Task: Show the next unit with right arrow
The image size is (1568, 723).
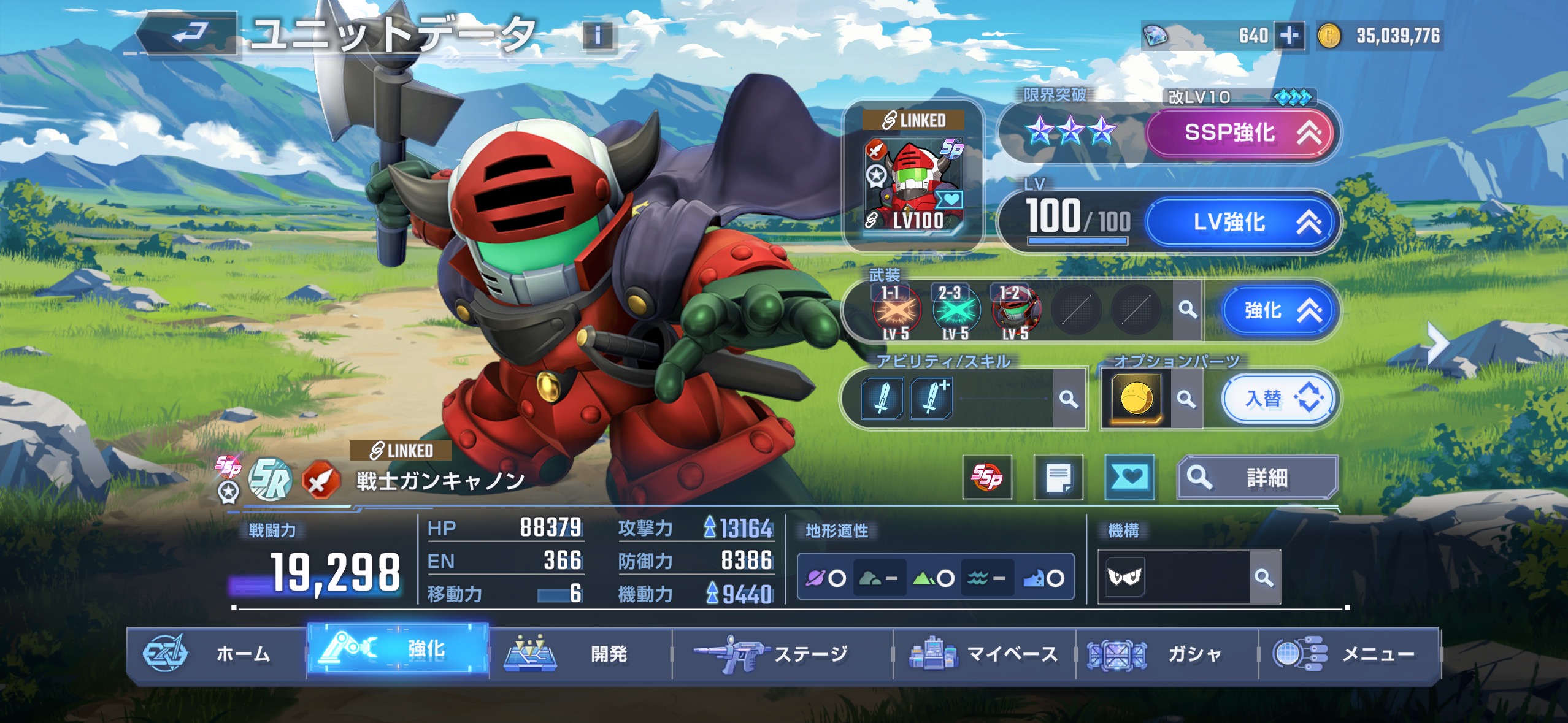Action: (x=1439, y=343)
